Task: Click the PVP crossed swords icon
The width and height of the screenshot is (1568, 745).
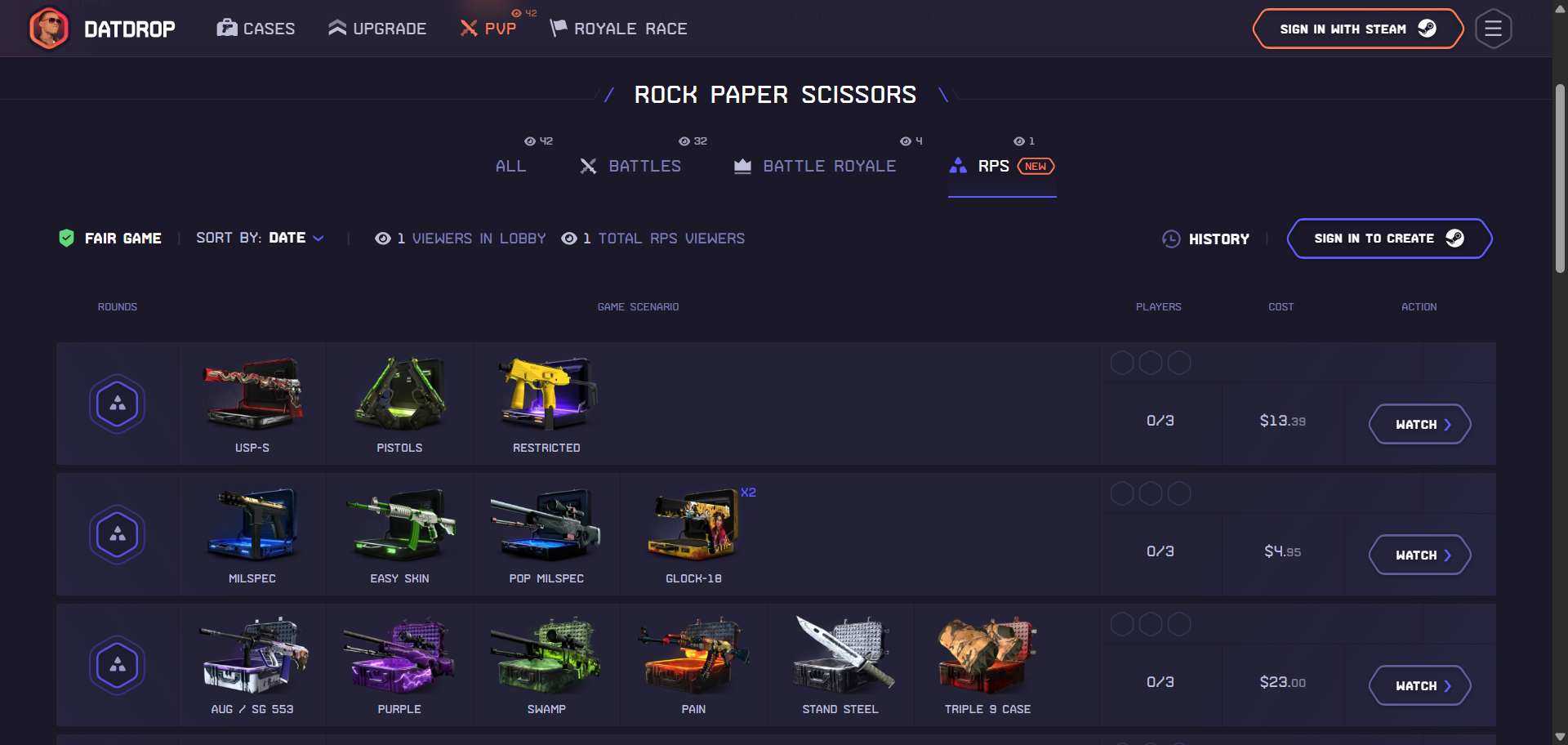Action: (x=468, y=28)
